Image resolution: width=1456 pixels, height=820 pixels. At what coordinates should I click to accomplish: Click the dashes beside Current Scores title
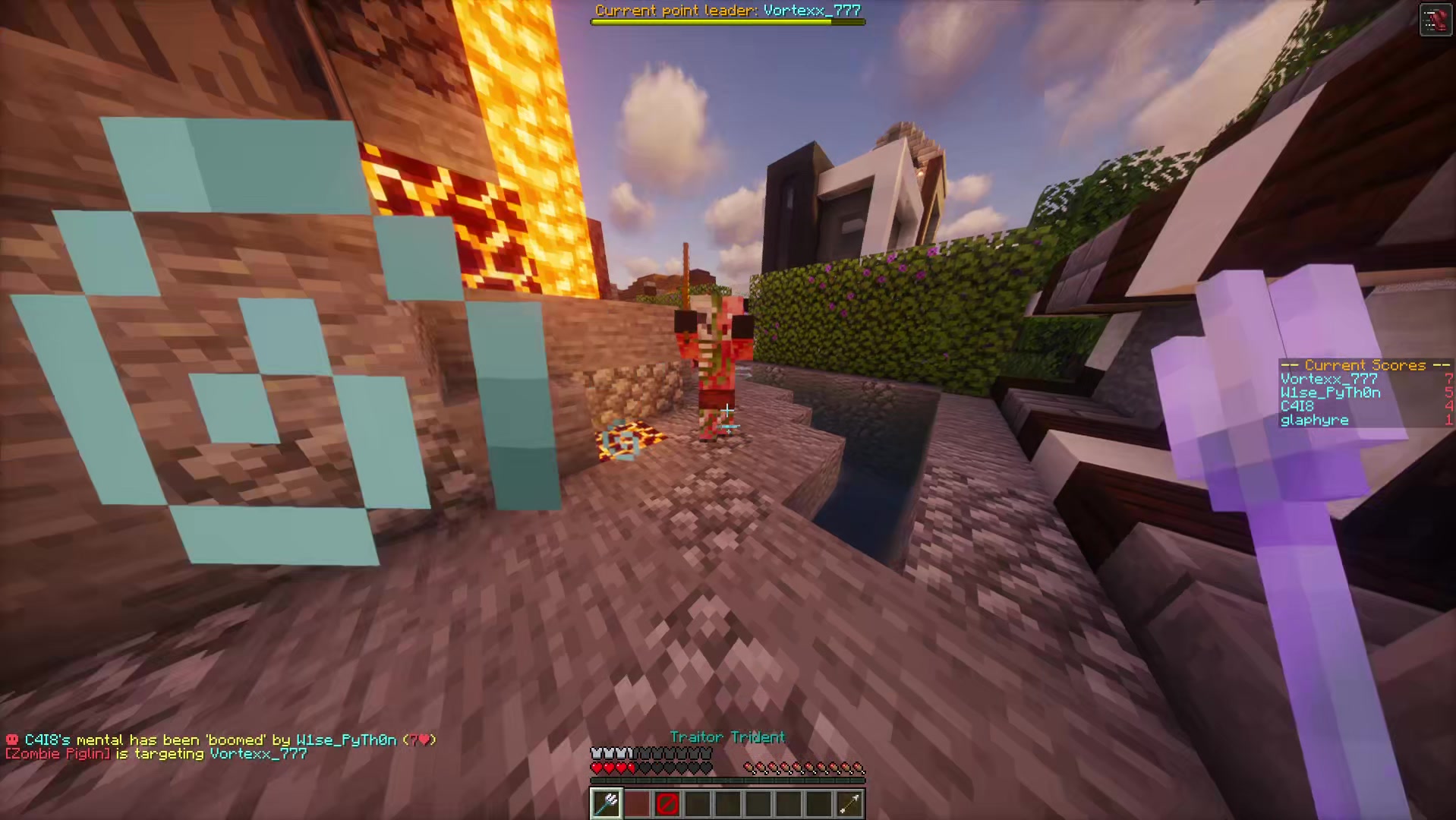[x=1289, y=365]
